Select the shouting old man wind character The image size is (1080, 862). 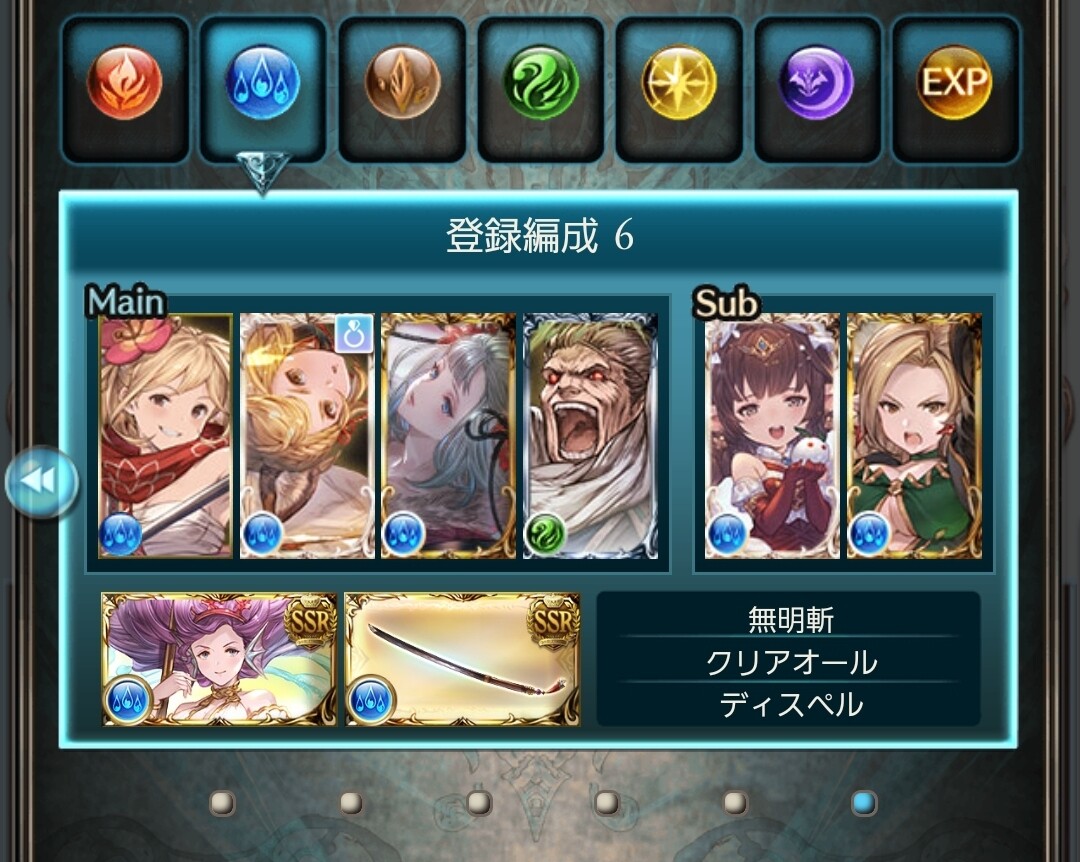tap(590, 436)
